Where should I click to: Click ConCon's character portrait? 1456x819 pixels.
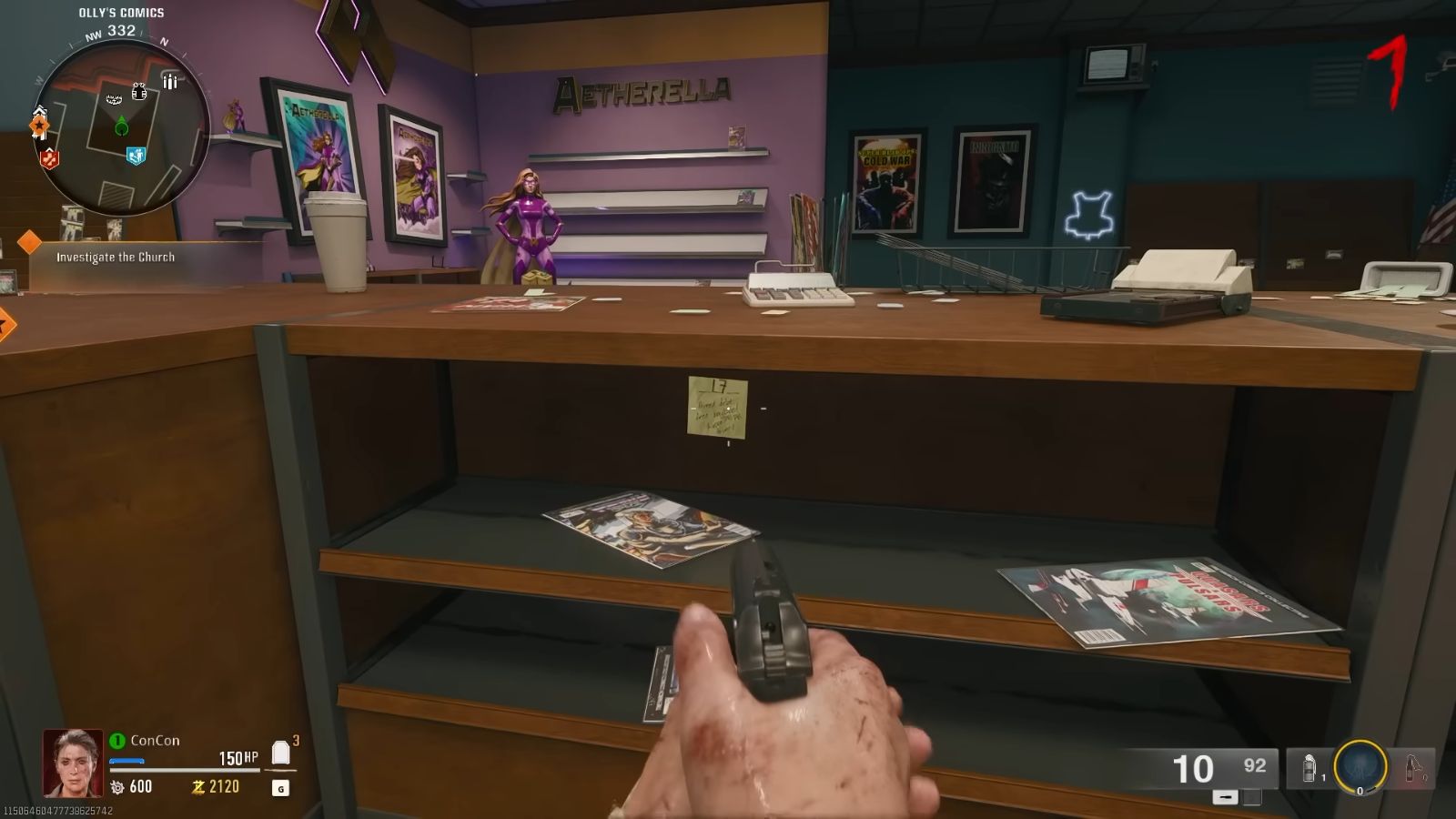72,763
